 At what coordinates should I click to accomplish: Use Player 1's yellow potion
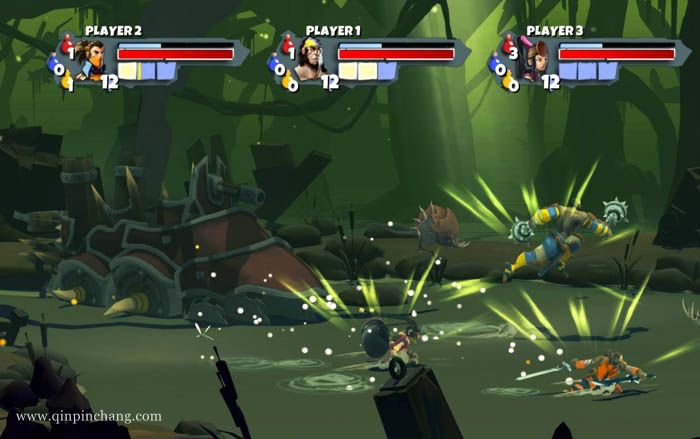(289, 83)
